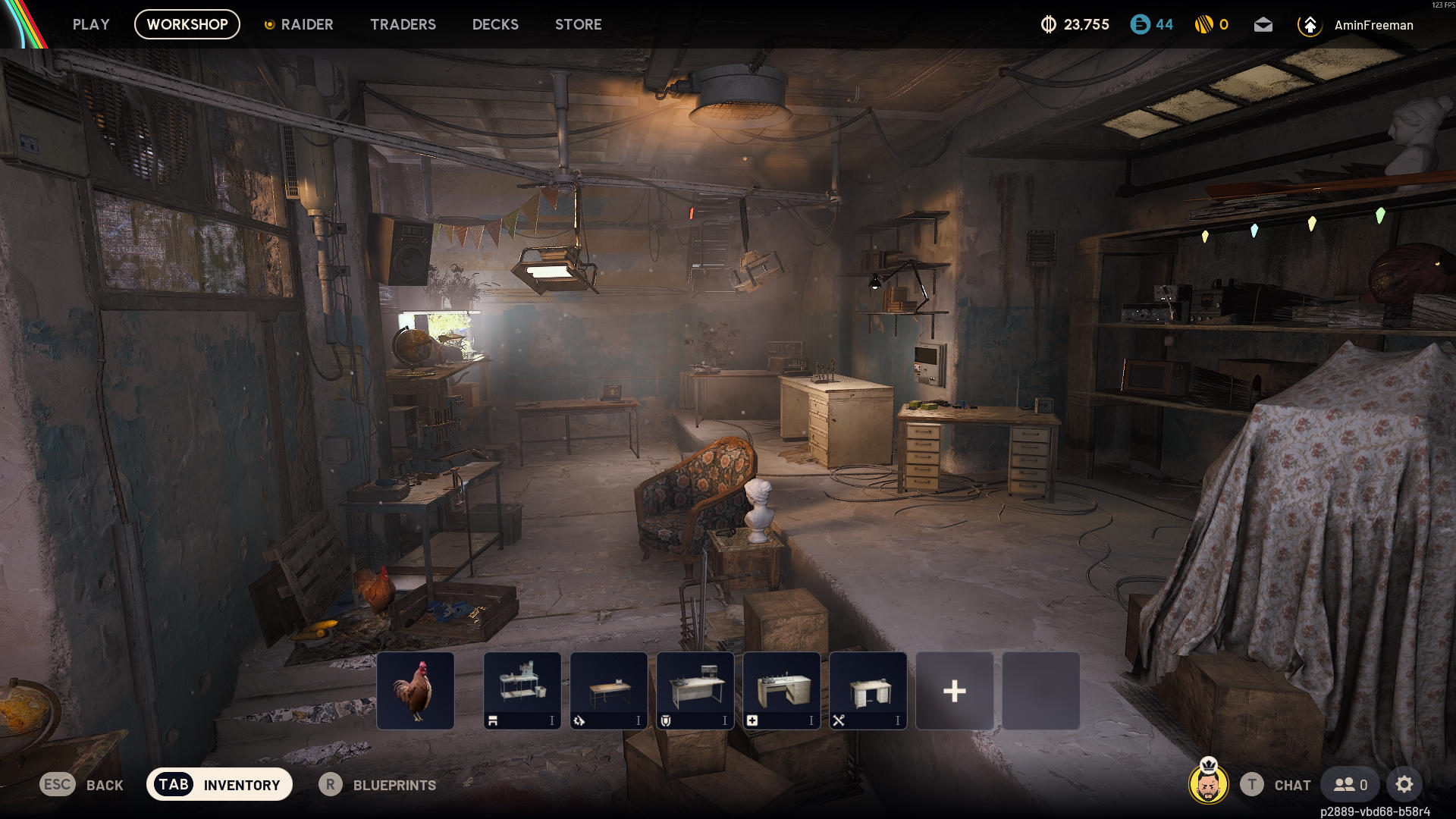Image resolution: width=1456 pixels, height=819 pixels.
Task: Select the gunsmith station table
Action: coord(609,691)
